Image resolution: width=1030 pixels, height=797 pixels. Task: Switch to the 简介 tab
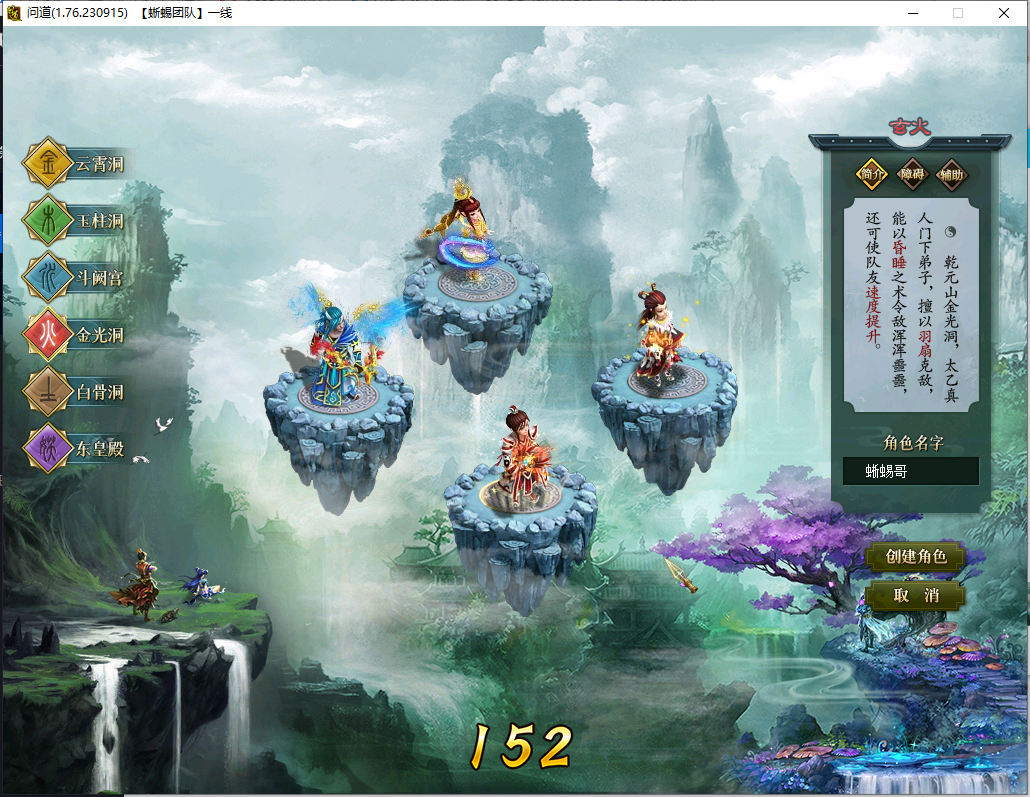tap(872, 174)
